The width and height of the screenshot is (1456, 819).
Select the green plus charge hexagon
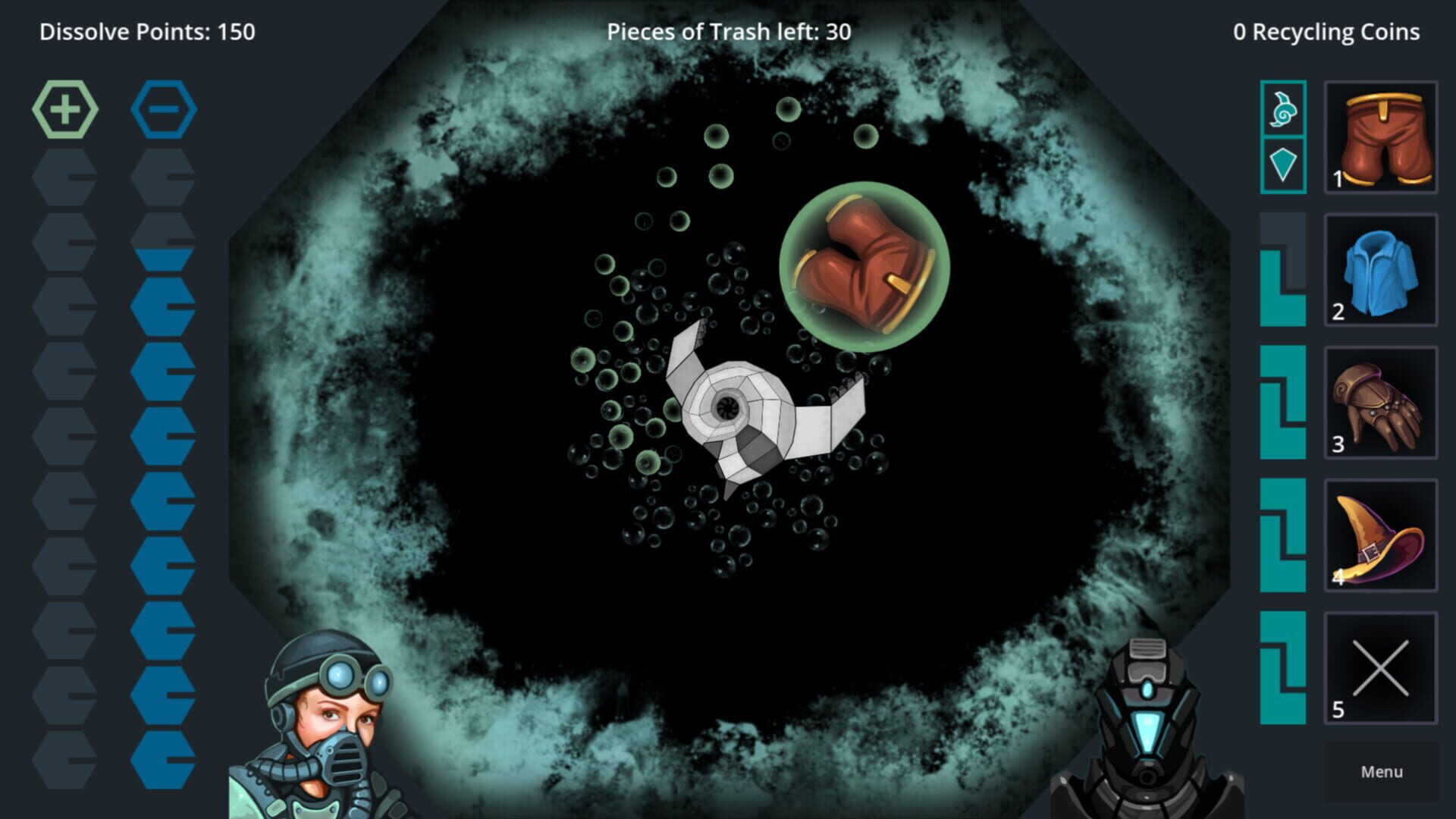(x=67, y=108)
